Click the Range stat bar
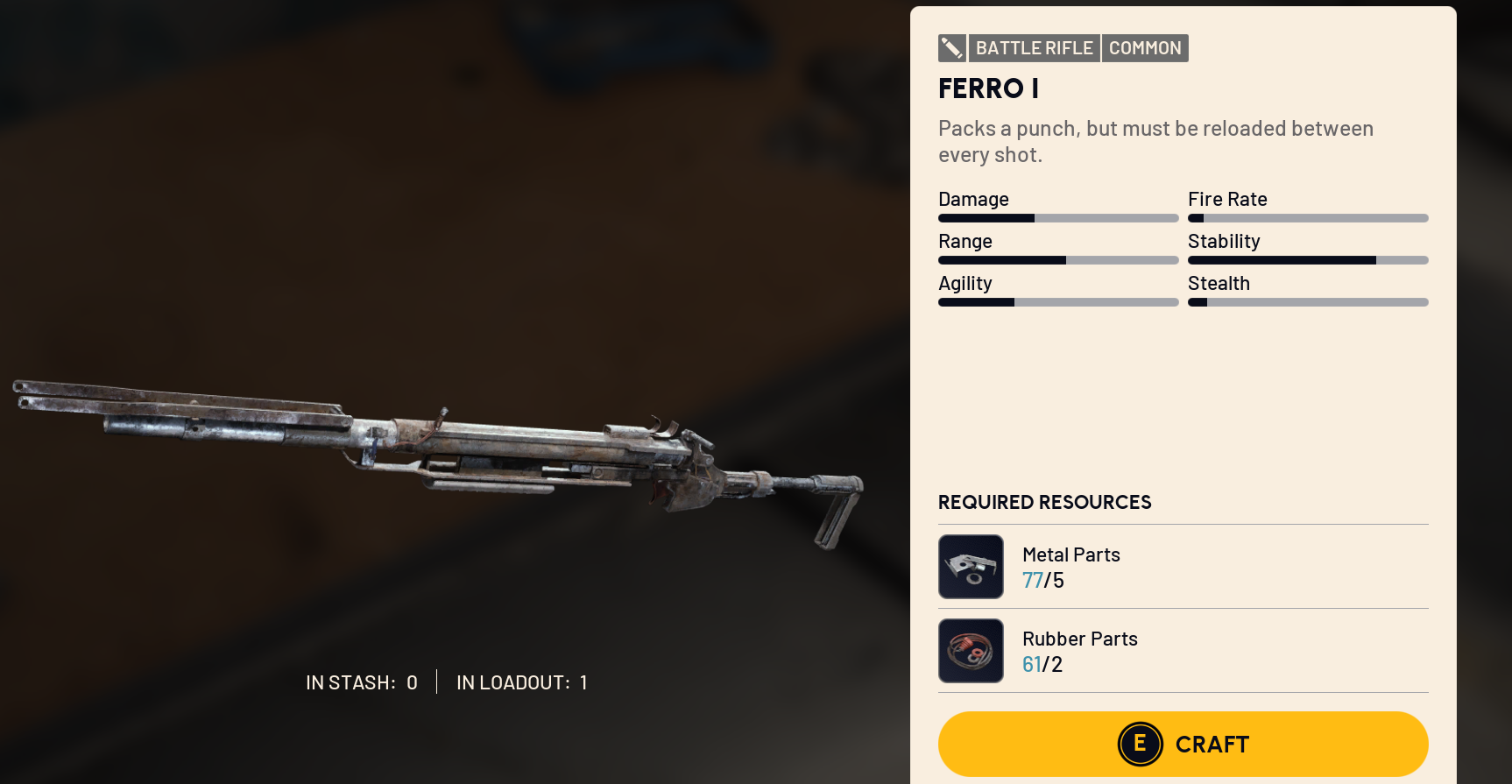This screenshot has height=784, width=1512. point(1057,259)
